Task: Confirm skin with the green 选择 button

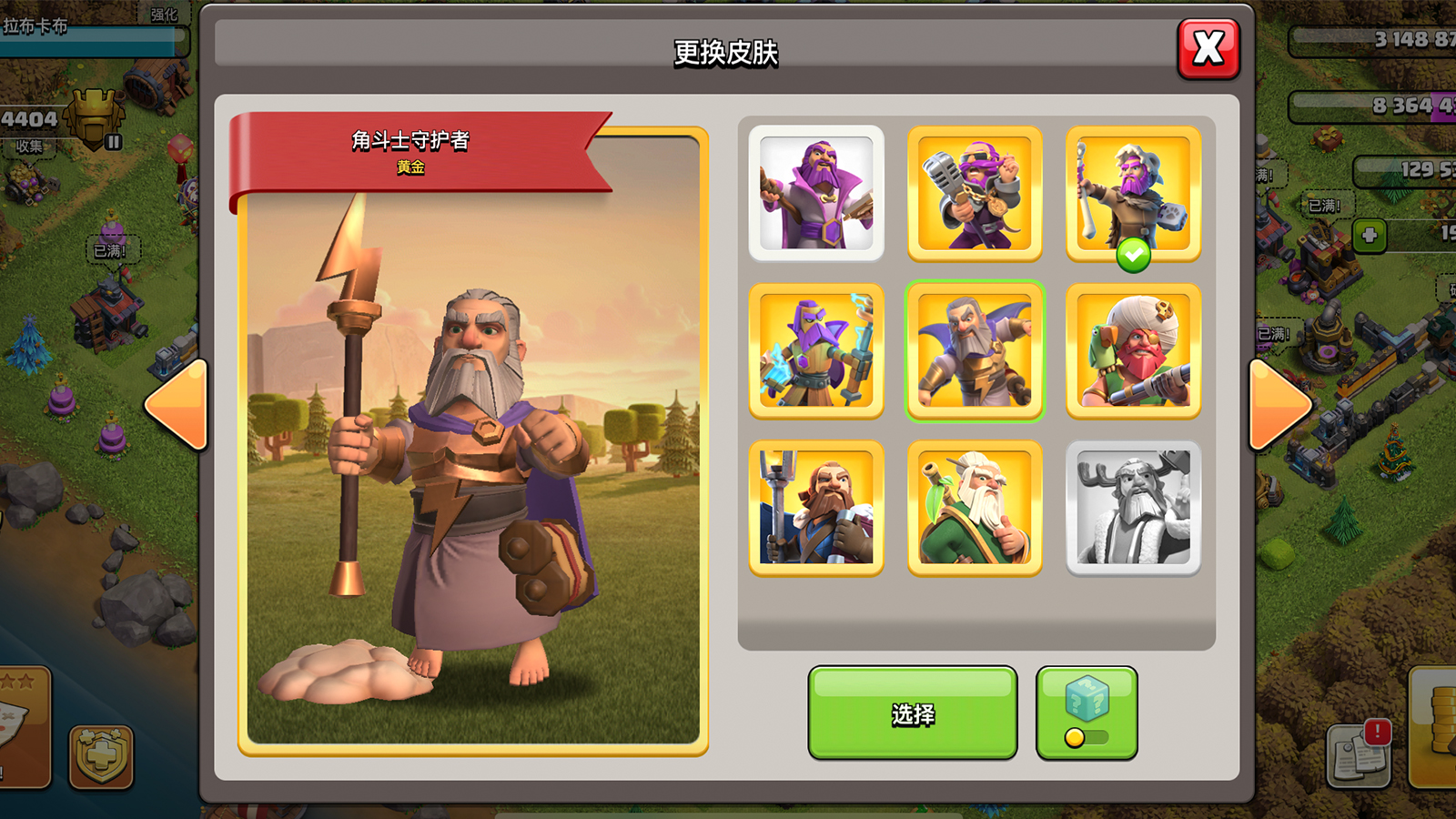Action: 912,713
